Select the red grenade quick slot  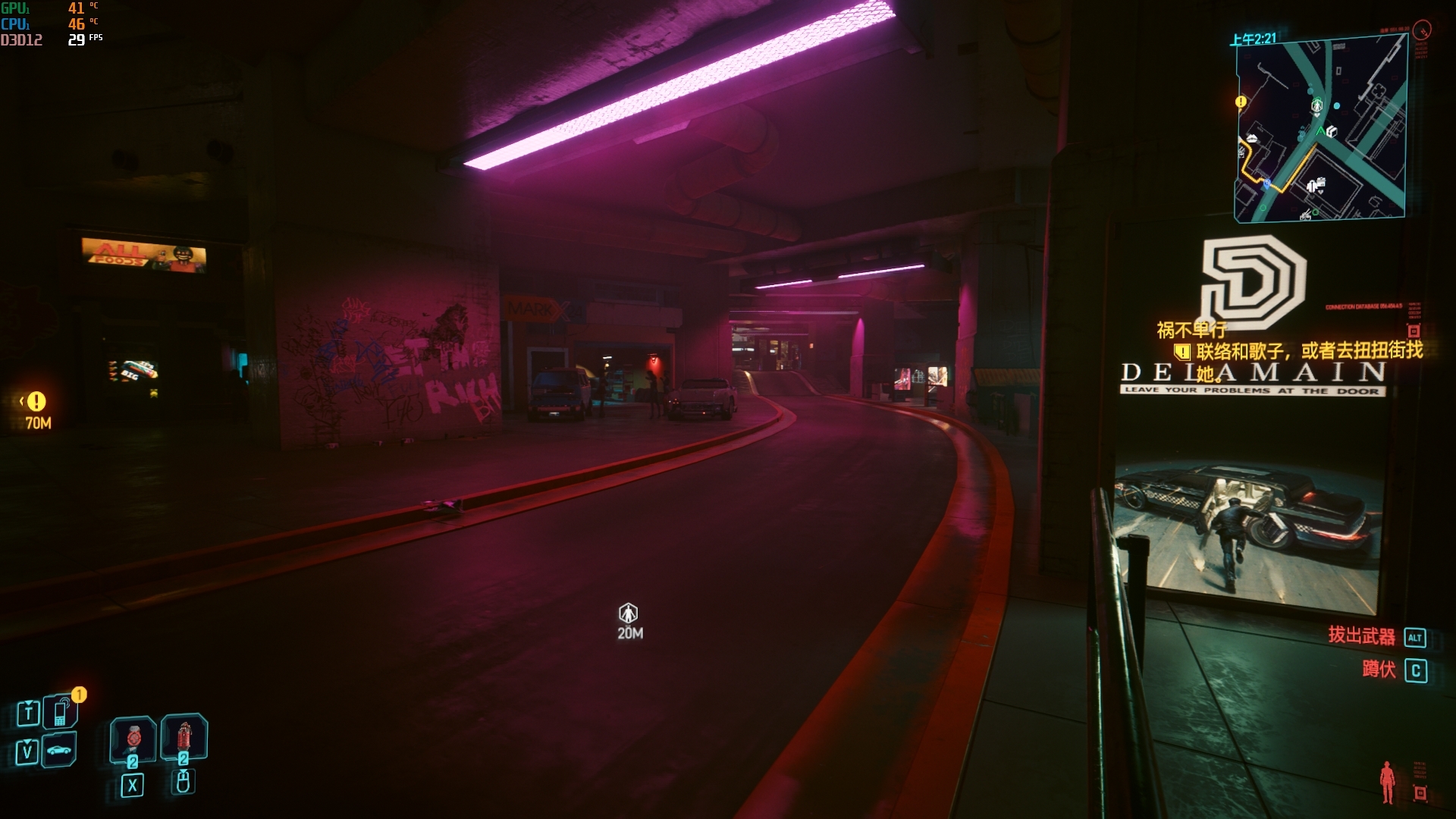coord(184,736)
